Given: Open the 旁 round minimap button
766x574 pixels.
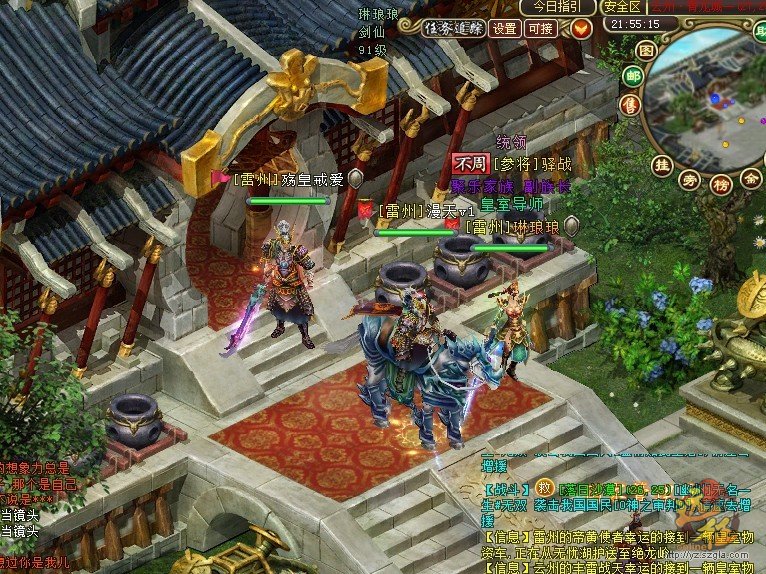Looking at the screenshot, I should click(x=689, y=180).
